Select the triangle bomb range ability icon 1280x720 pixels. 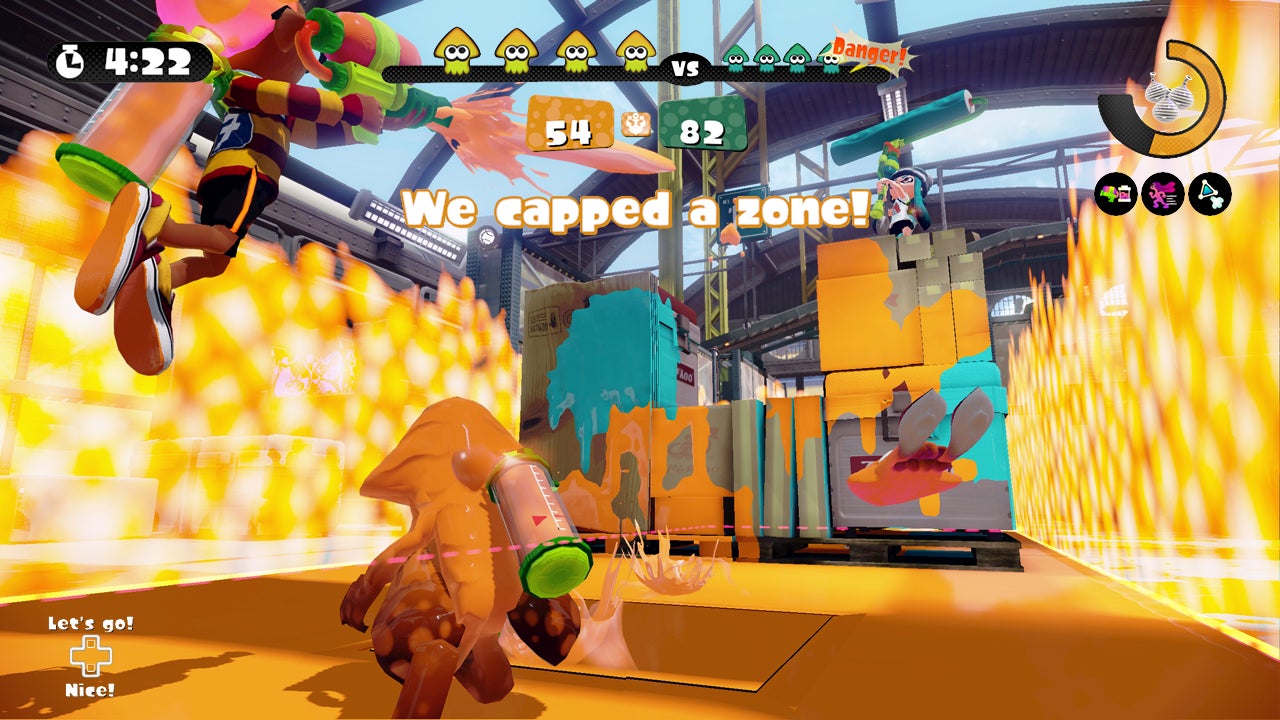[1208, 194]
